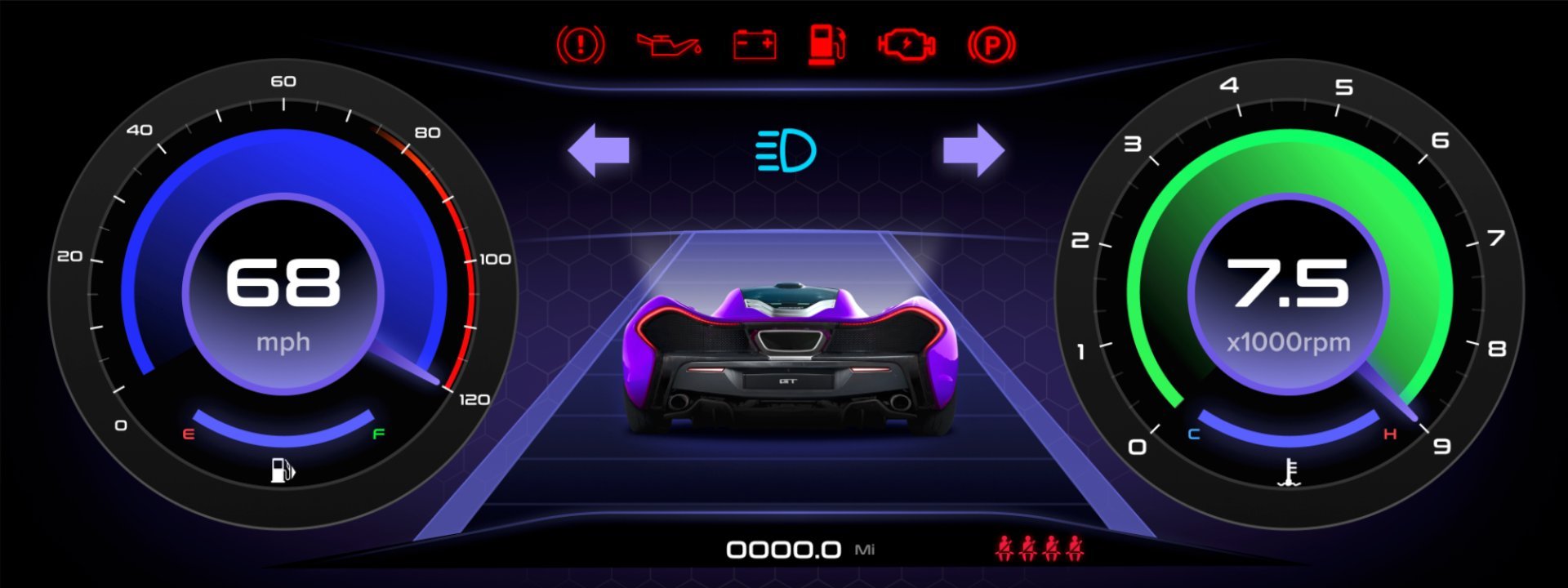1568x588 pixels.
Task: Click the white fuel pump icon below speedometer
Action: coord(283,470)
